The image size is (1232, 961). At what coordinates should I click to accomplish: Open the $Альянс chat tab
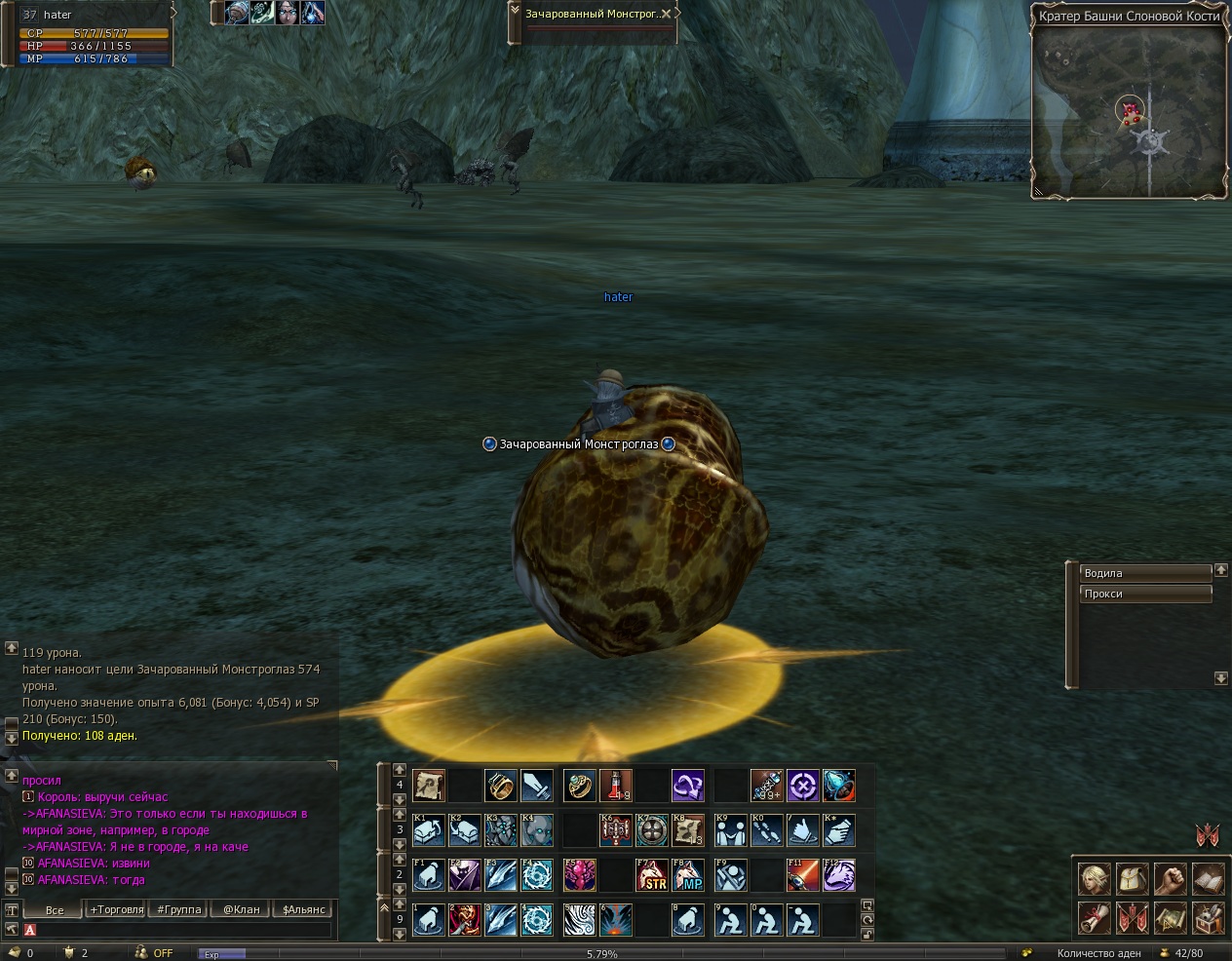coord(303,909)
